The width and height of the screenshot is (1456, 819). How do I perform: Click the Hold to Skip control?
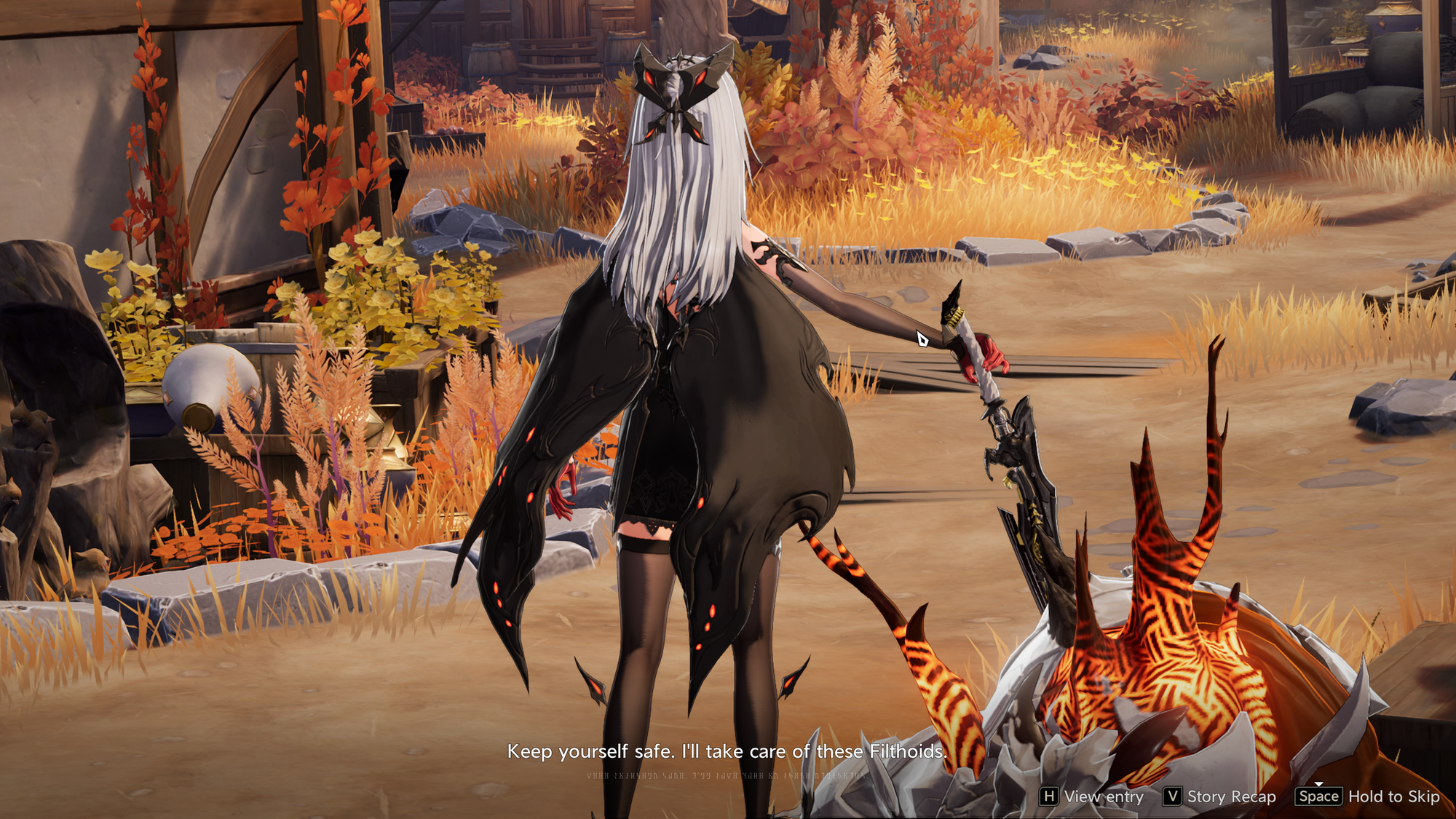click(x=1369, y=796)
